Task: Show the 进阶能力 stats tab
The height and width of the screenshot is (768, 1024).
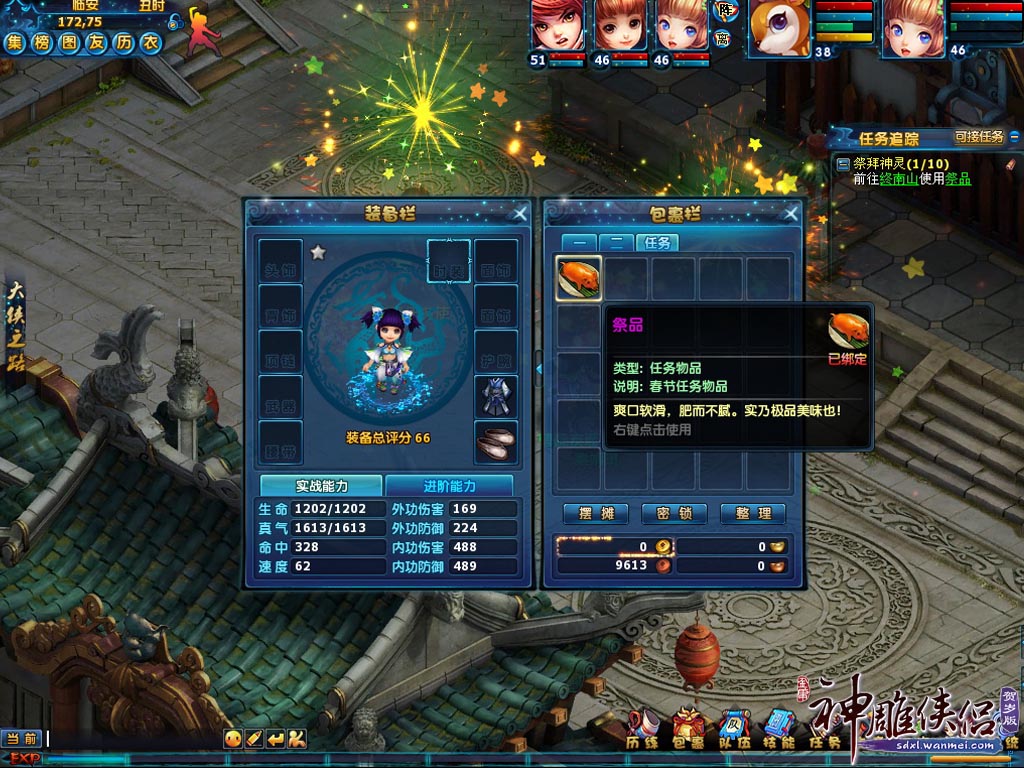Action: tap(449, 486)
